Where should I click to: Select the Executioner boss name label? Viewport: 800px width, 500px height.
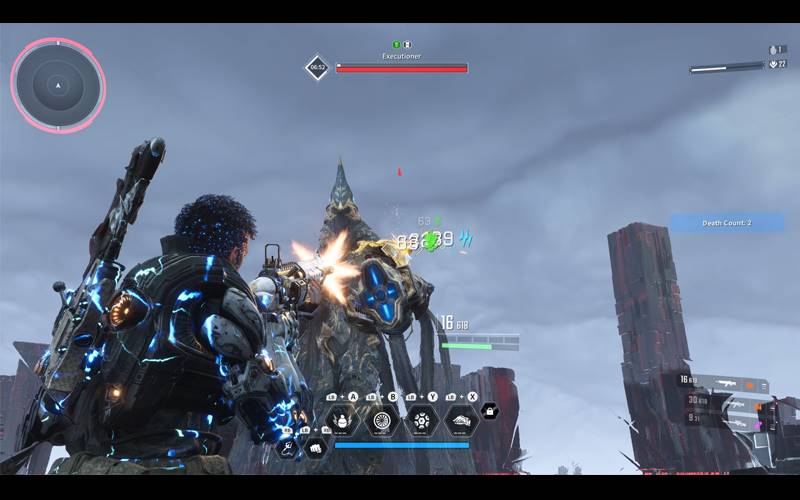pos(401,57)
